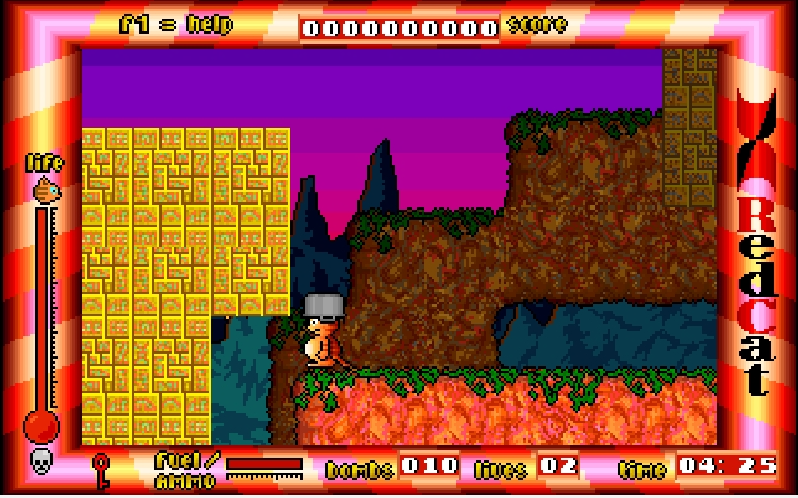Click the skull icon below the life meter

(x=42, y=461)
